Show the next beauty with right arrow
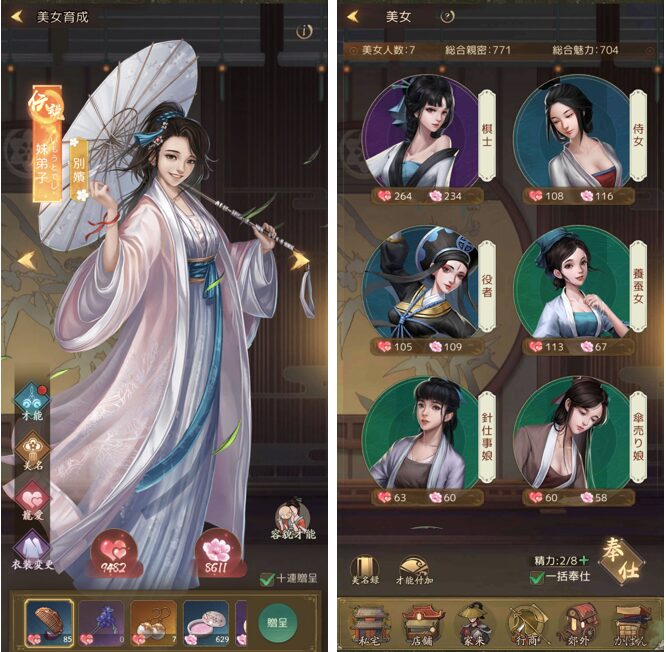The height and width of the screenshot is (652, 666). [299, 260]
